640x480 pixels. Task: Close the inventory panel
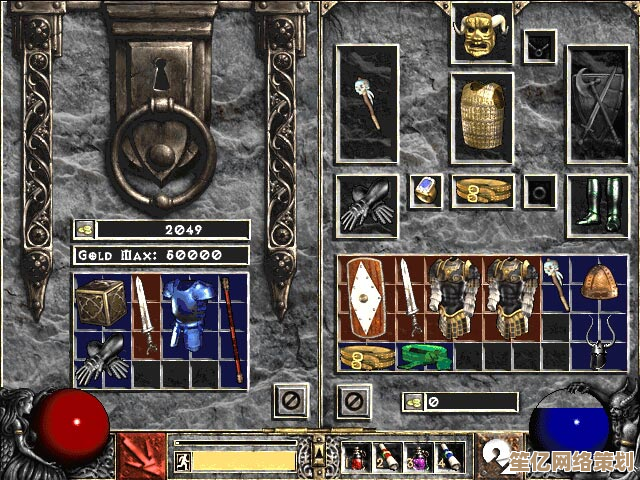(x=354, y=402)
